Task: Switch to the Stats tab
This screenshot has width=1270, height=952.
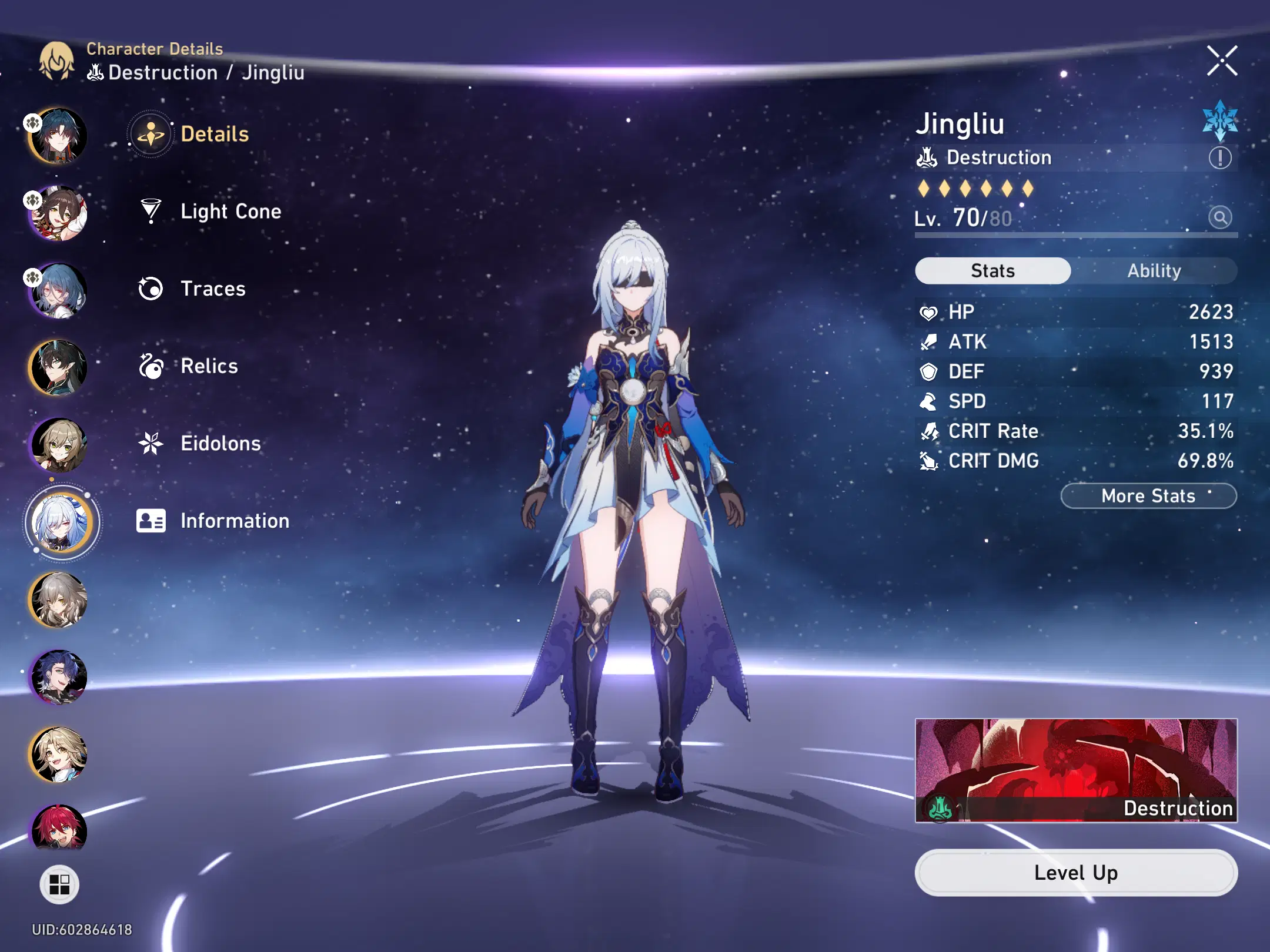Action: coord(992,270)
